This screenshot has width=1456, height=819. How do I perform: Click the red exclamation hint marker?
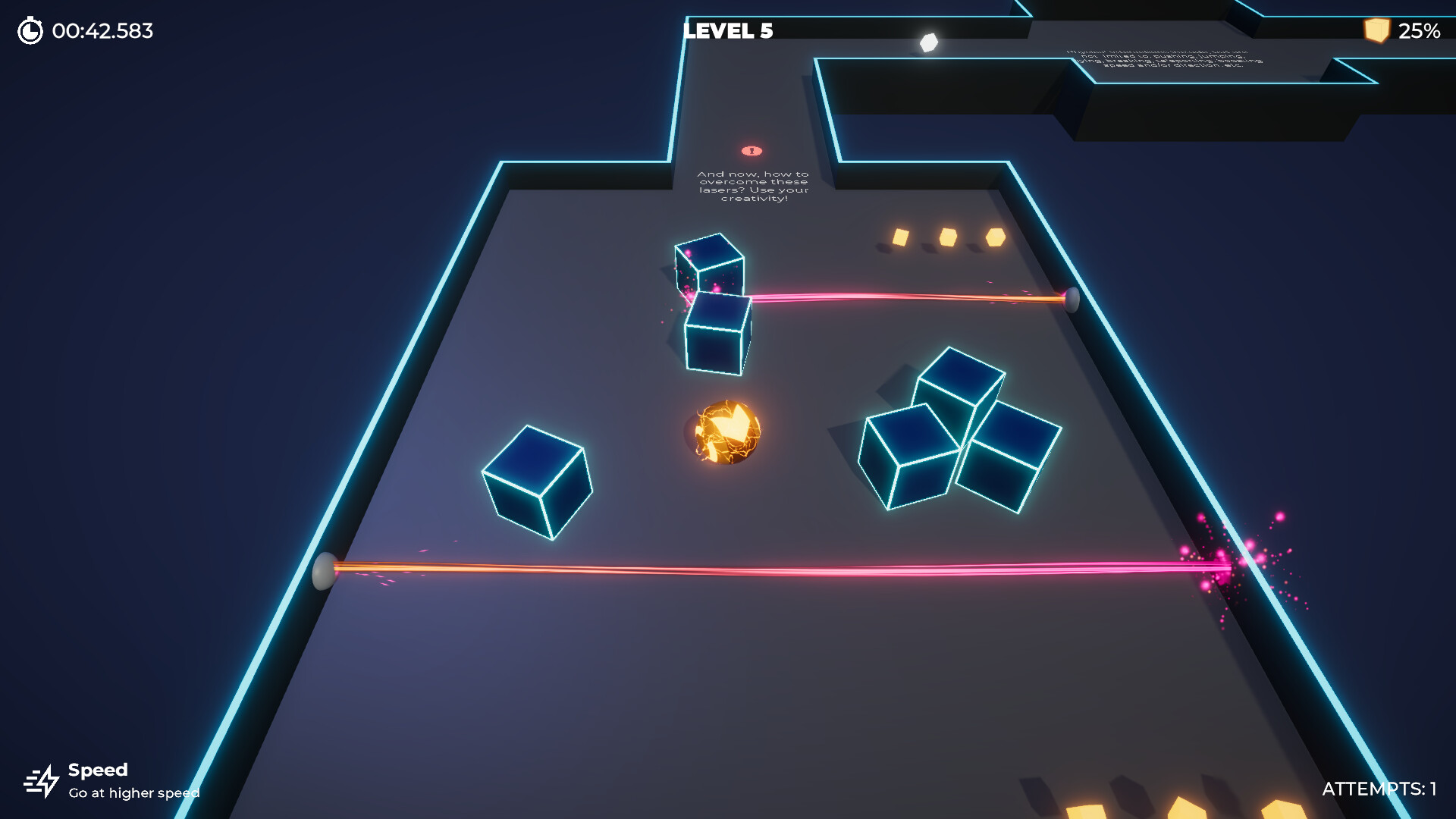click(752, 149)
